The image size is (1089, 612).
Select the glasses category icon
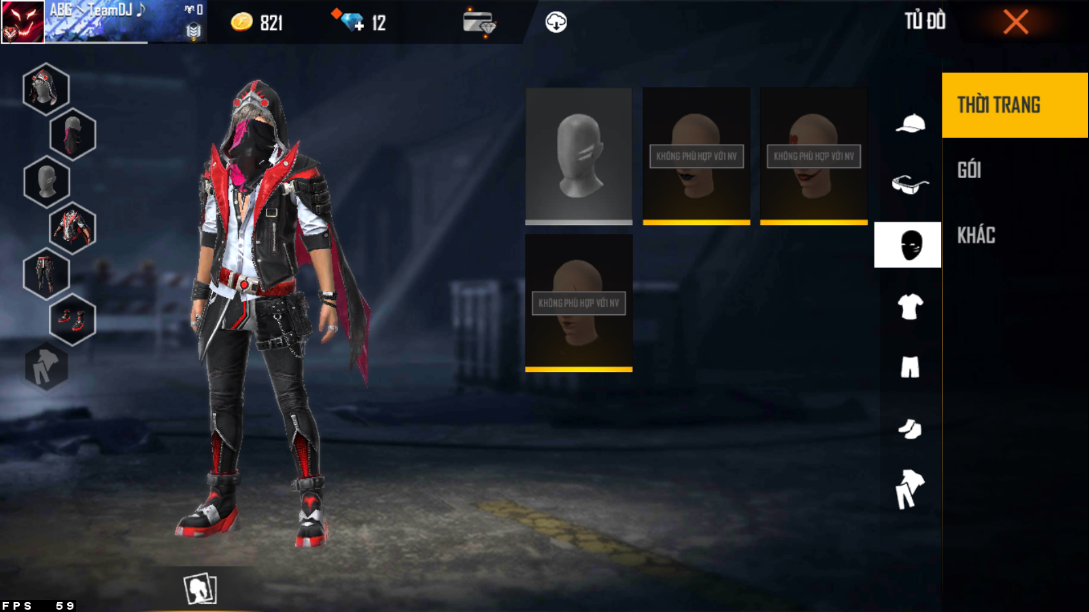pyautogui.click(x=909, y=184)
